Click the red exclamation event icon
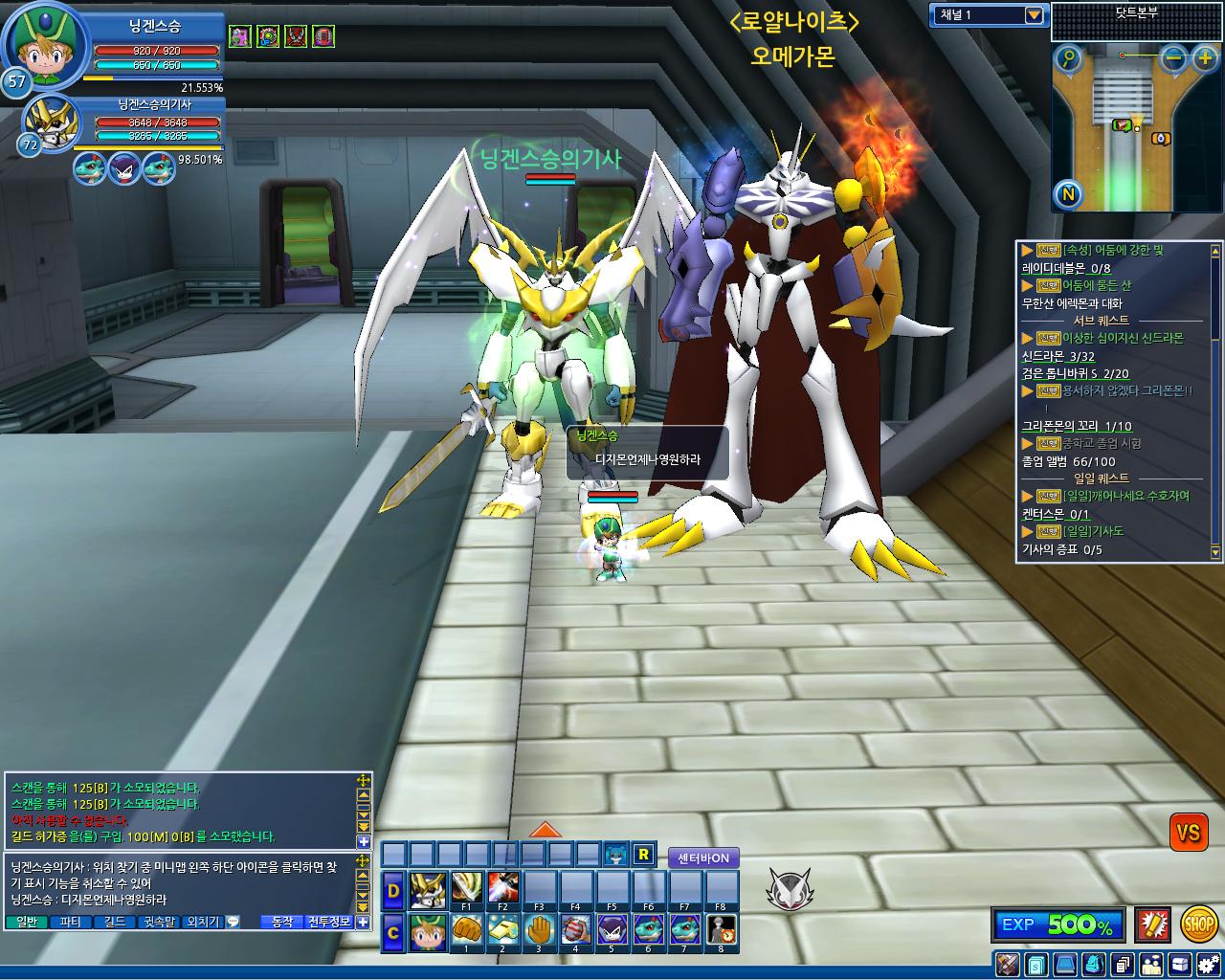This screenshot has width=1225, height=980. (1152, 924)
